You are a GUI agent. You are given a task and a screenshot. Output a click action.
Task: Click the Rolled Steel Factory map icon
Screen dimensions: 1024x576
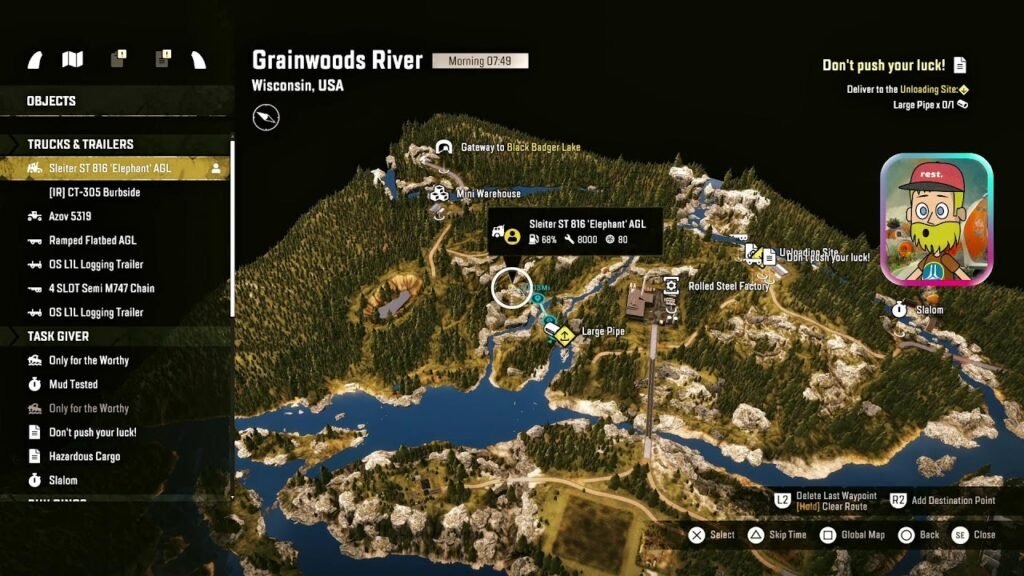[x=671, y=286]
